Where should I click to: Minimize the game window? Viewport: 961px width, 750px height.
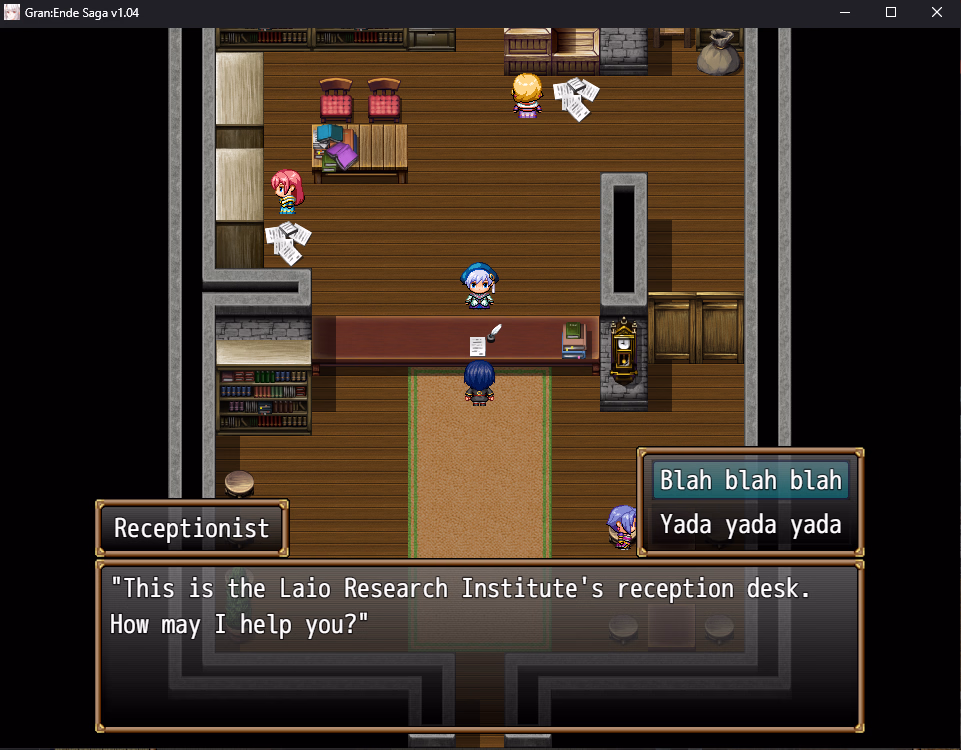point(845,13)
